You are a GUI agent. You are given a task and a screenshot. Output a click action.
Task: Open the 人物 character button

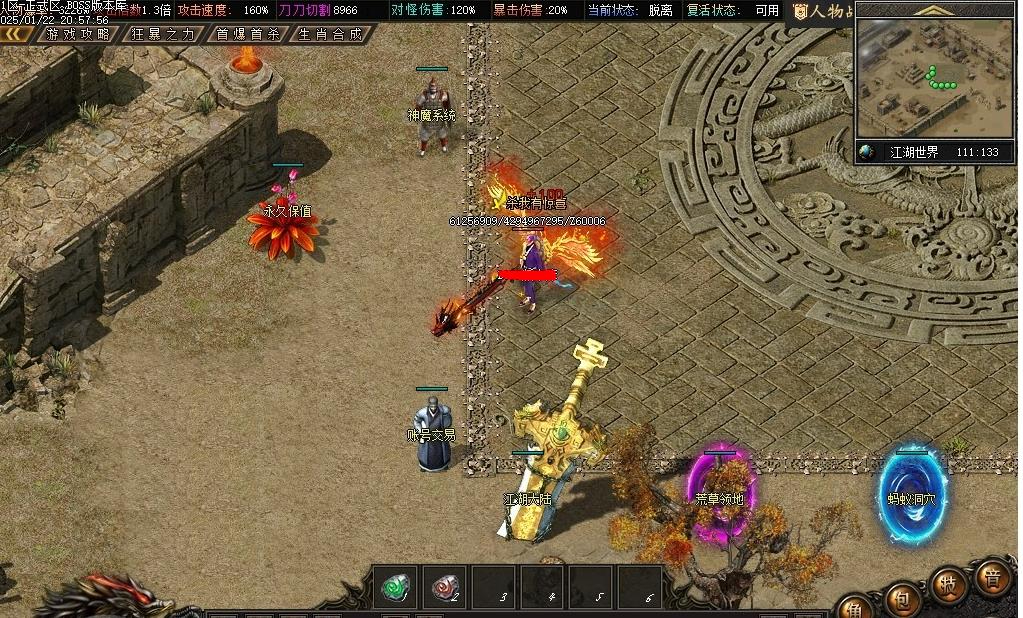[822, 11]
